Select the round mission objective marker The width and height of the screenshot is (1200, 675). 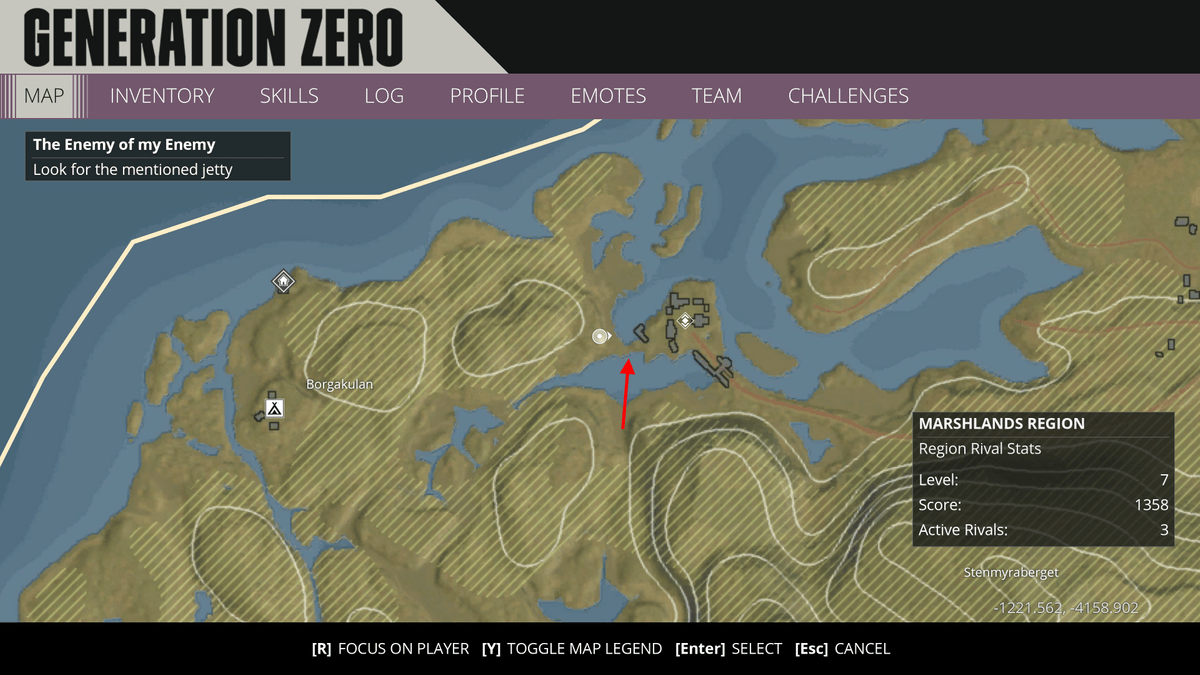600,336
